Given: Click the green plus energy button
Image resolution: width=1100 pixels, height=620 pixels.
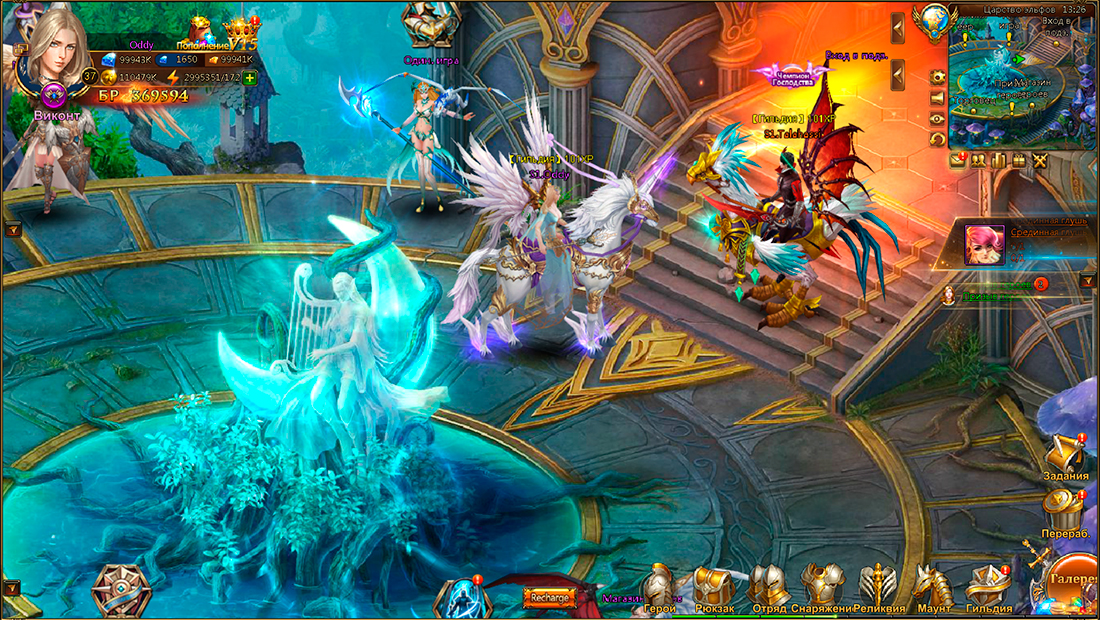Looking at the screenshot, I should [249, 77].
